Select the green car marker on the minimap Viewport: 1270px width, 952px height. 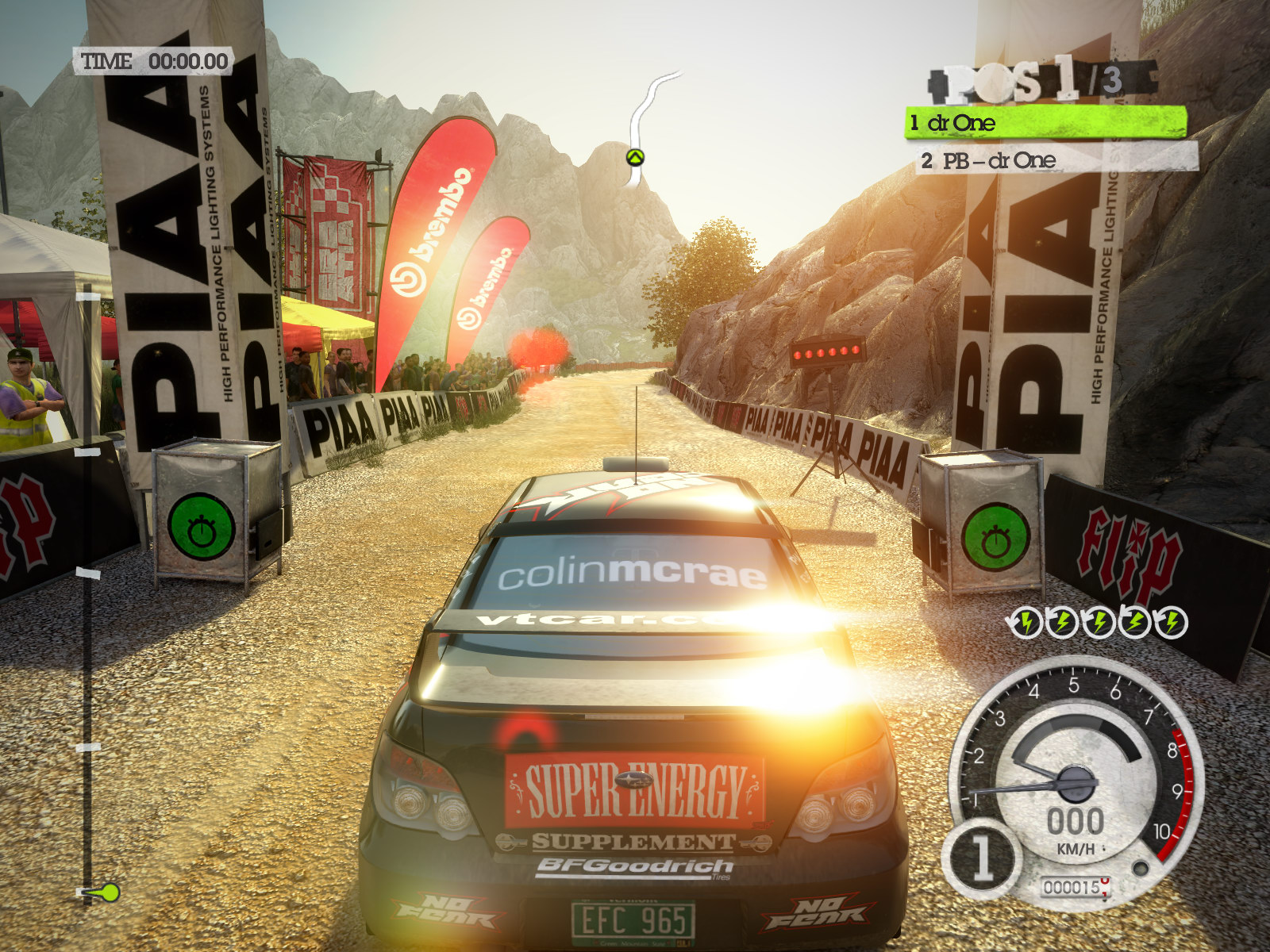634,157
